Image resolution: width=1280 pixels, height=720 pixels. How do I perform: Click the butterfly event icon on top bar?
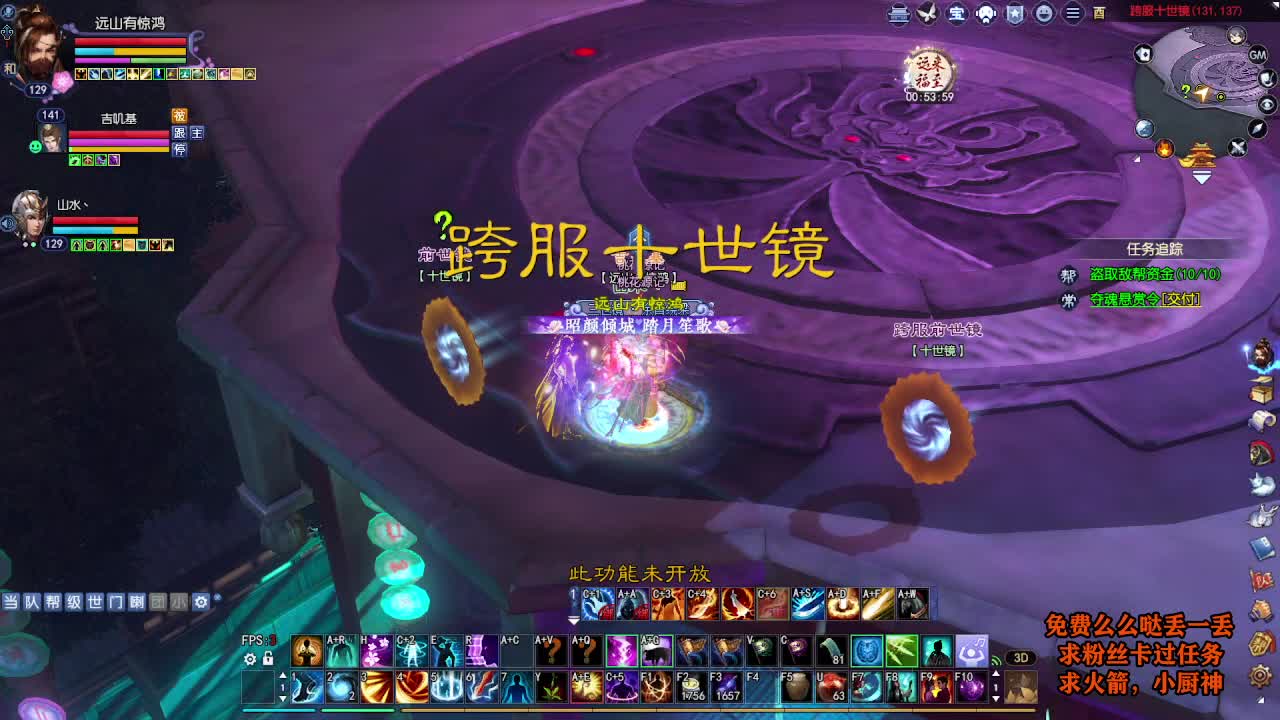tap(926, 14)
